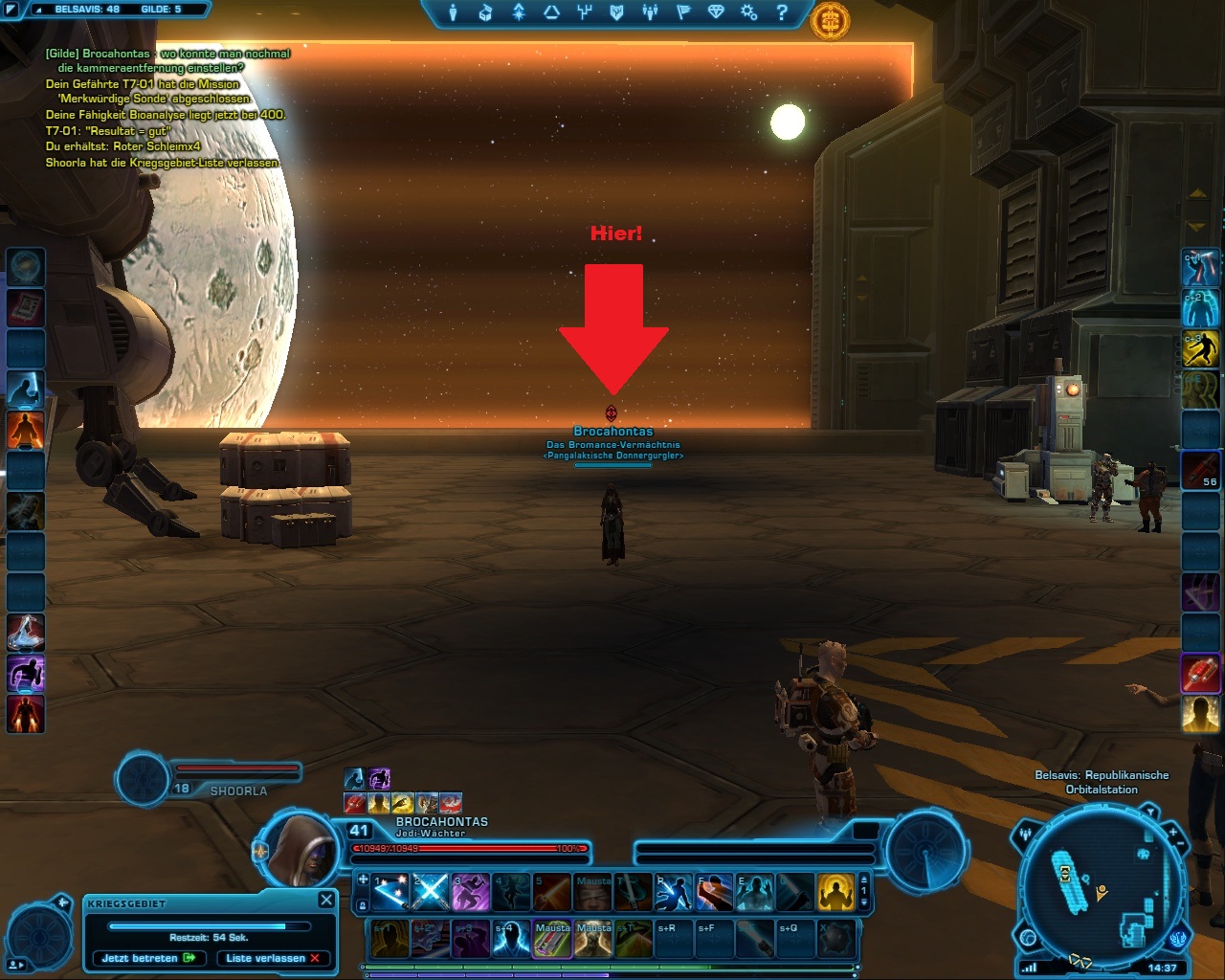
Task: Switch quickbar page with the up arrow
Action: [x=863, y=880]
